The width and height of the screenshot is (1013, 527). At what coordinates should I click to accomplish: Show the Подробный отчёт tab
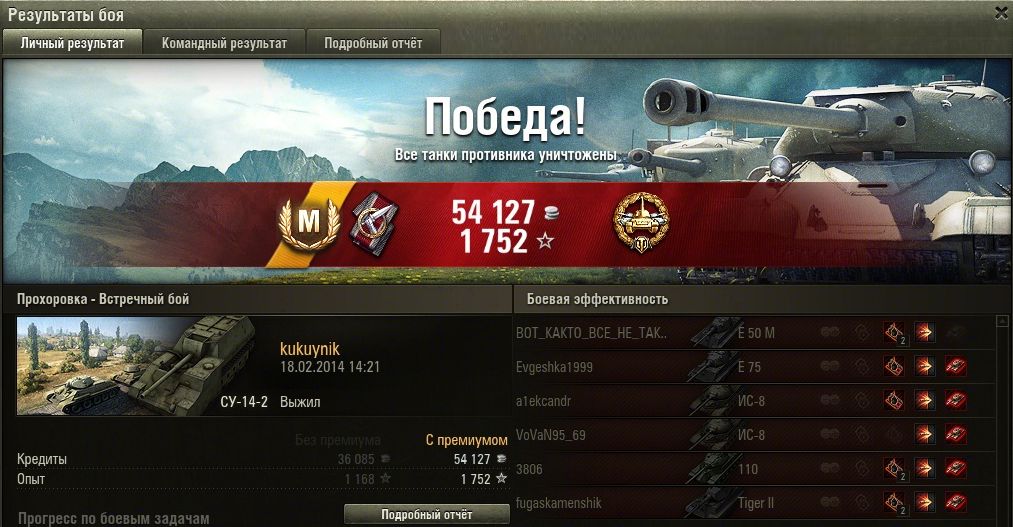[x=373, y=43]
